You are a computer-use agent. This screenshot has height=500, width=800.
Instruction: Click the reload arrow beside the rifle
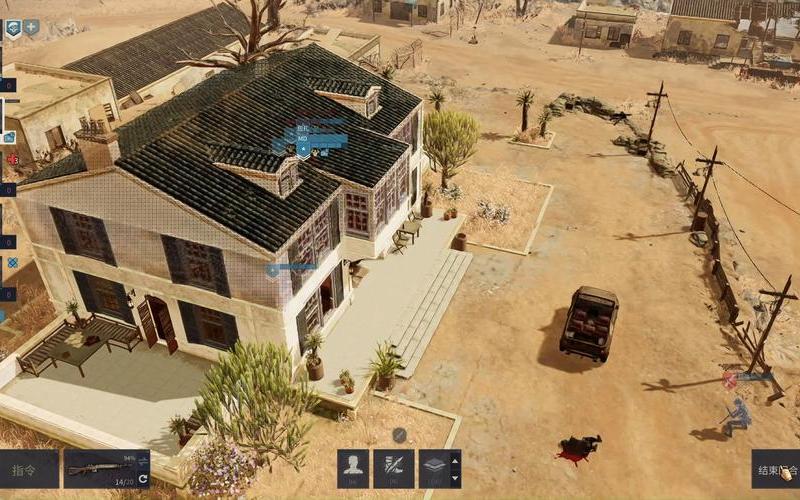pyautogui.click(x=143, y=479)
